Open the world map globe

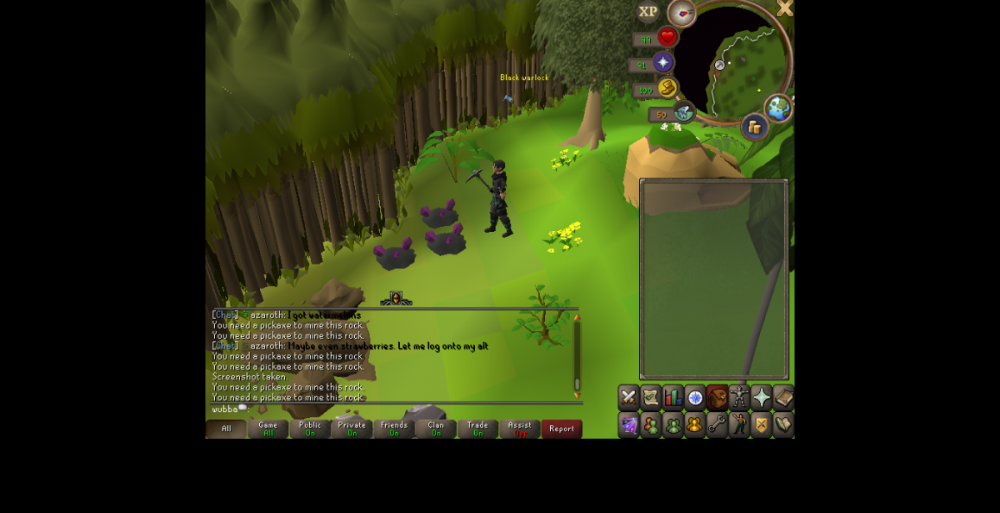tap(778, 108)
